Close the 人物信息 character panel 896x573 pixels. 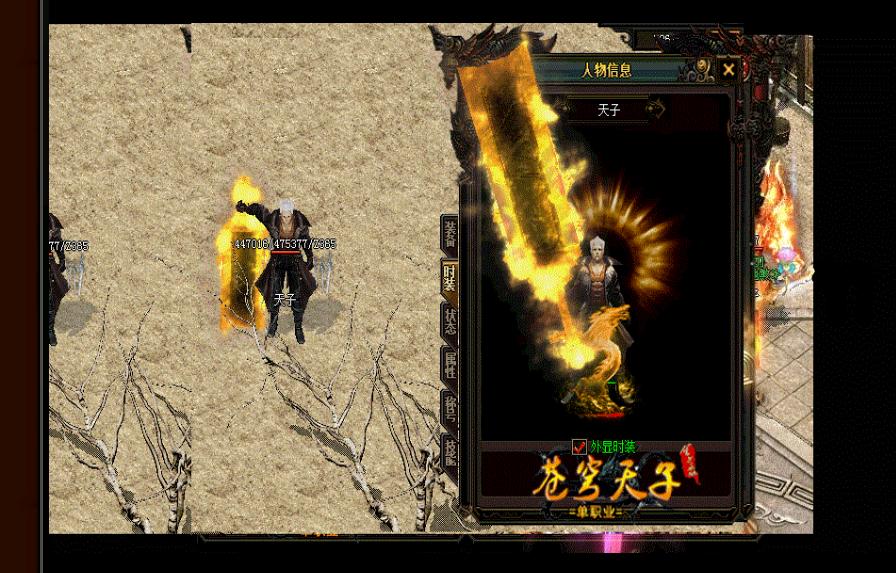729,70
